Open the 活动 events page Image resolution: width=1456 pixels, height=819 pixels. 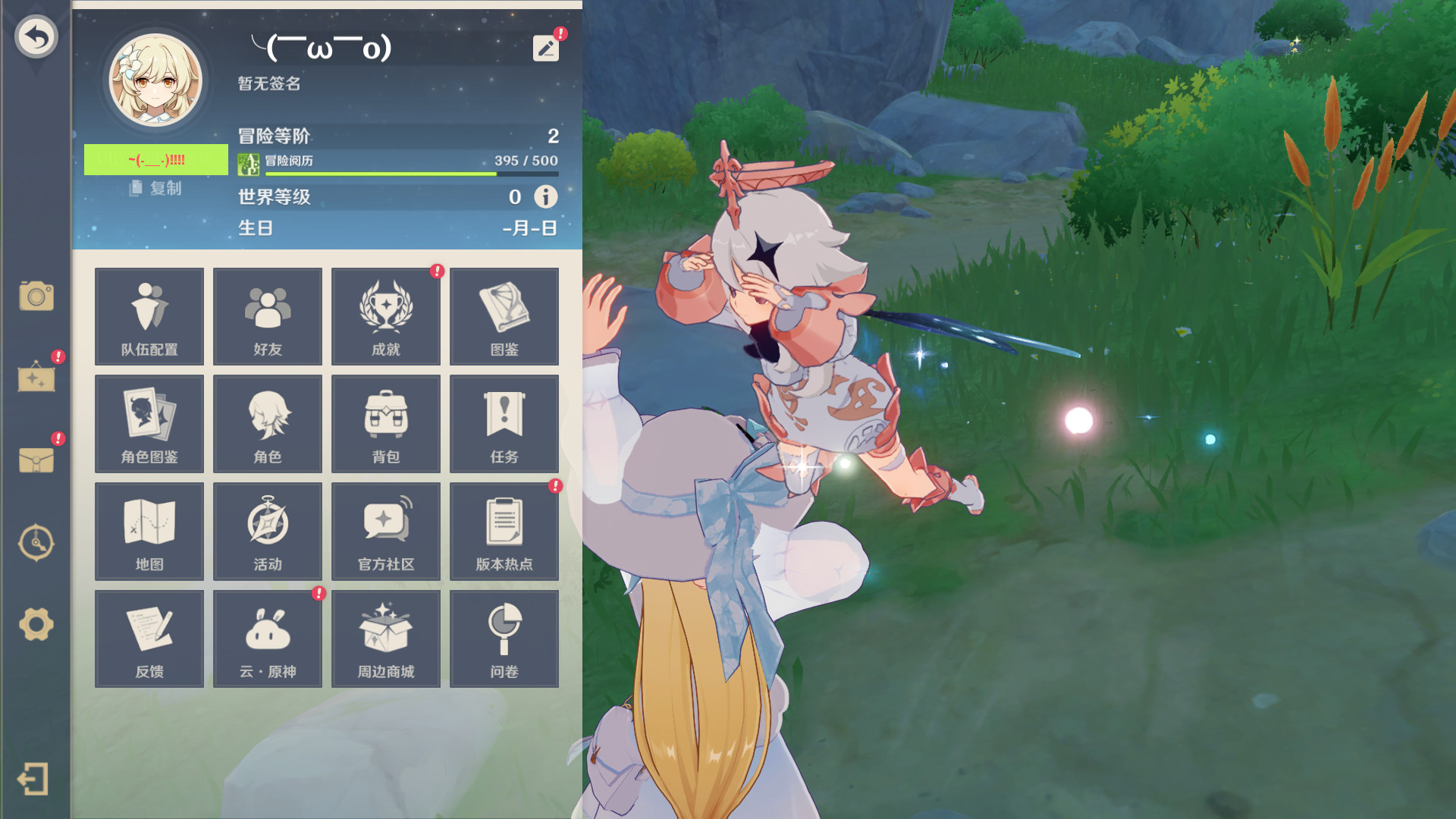pos(267,531)
